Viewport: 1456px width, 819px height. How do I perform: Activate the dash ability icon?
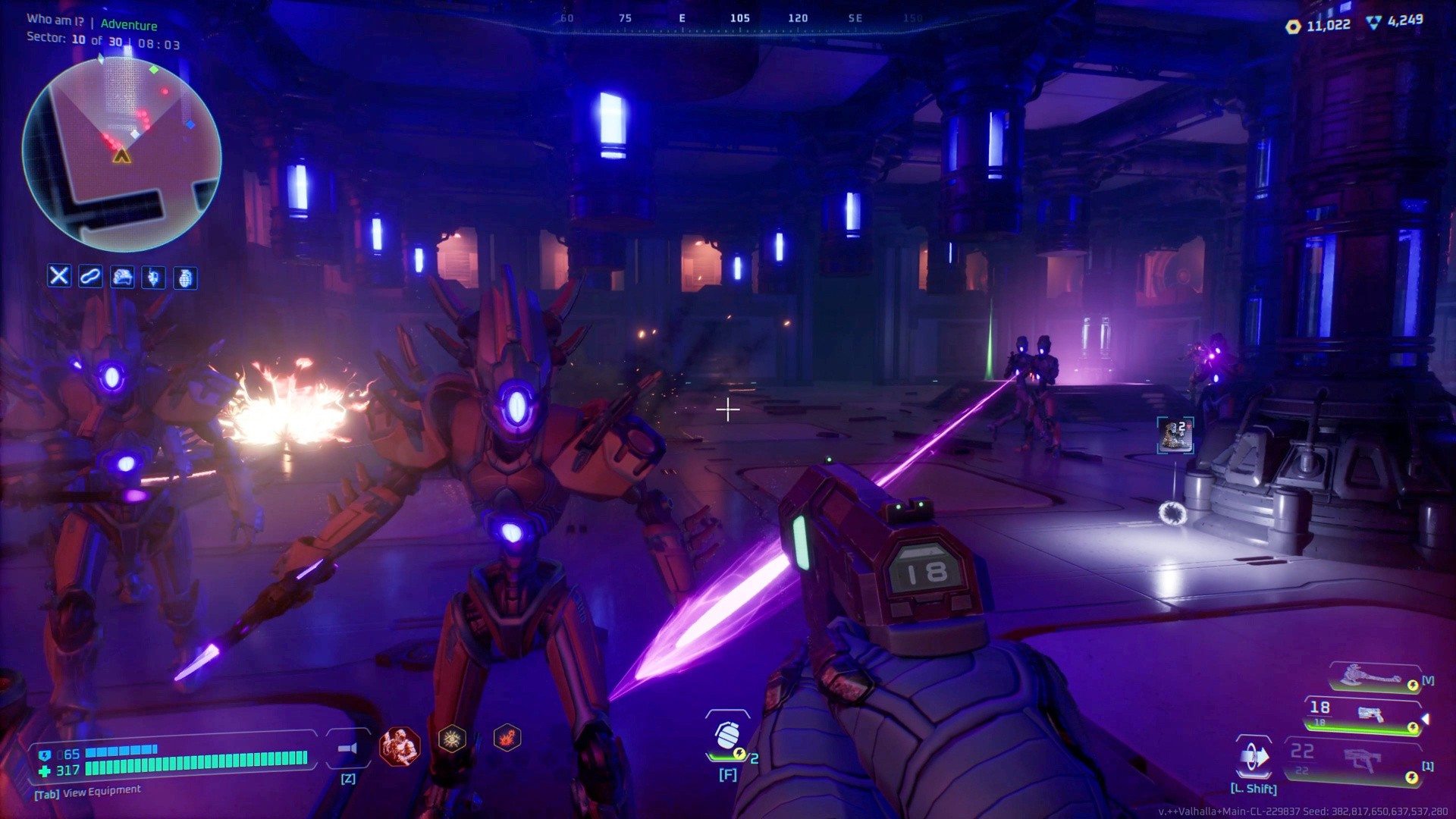[1254, 757]
